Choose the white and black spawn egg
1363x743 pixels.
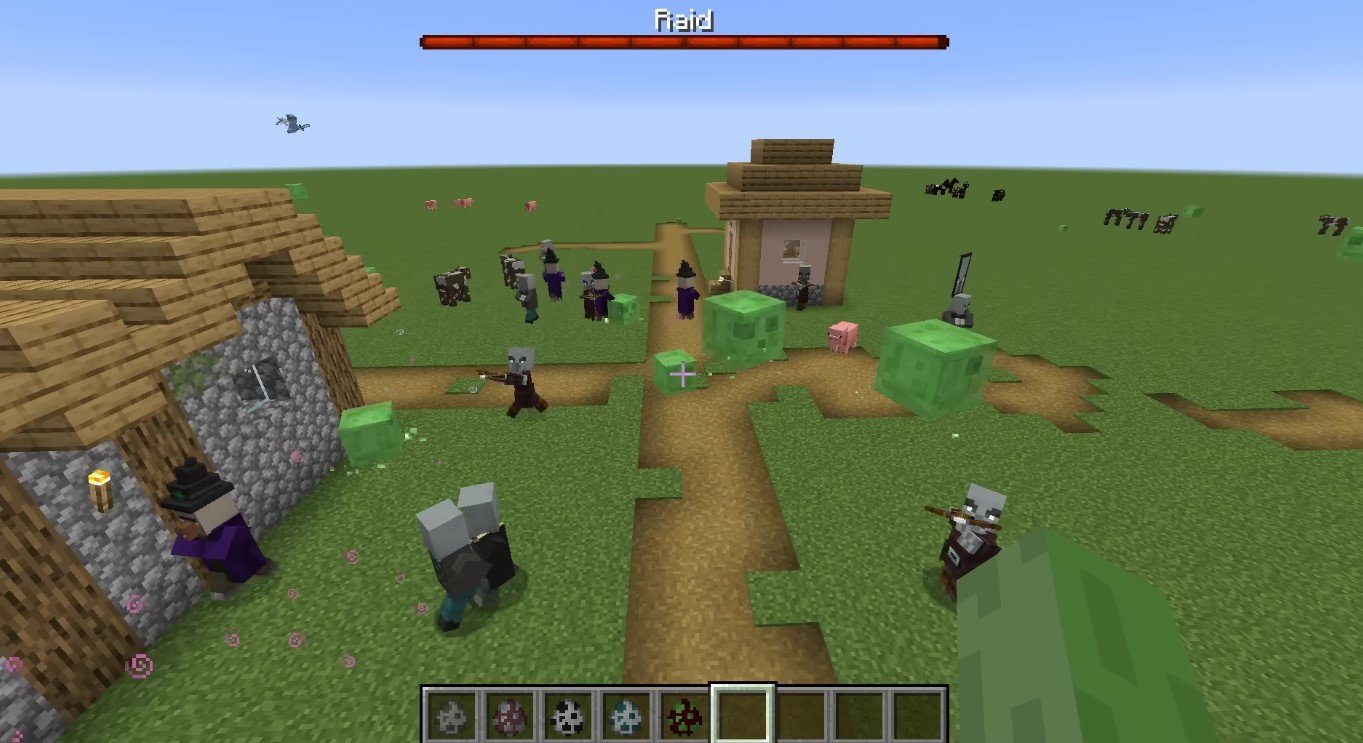566,714
